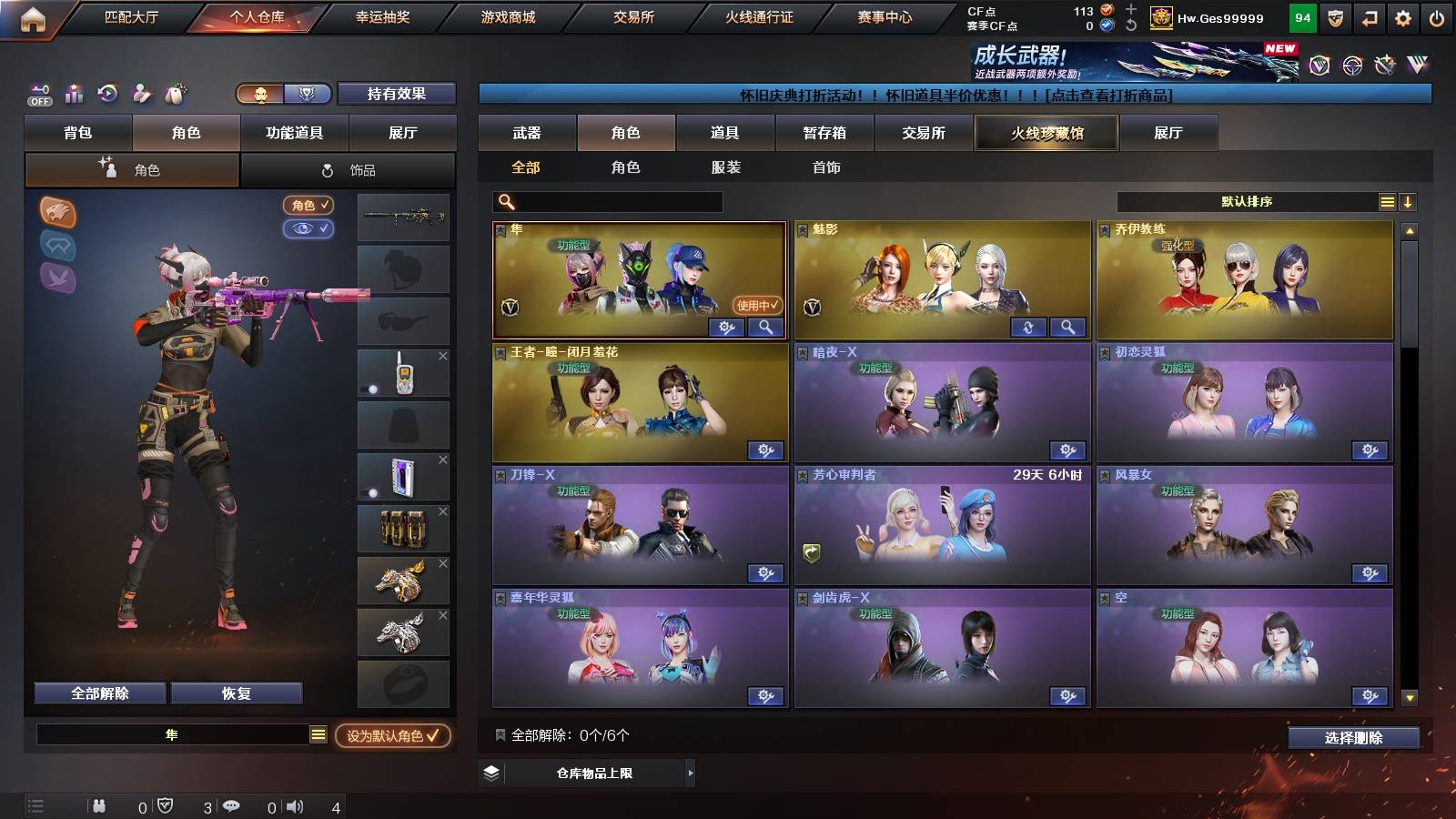Toggle the OFF key switch above the backpack tabs

[37, 94]
